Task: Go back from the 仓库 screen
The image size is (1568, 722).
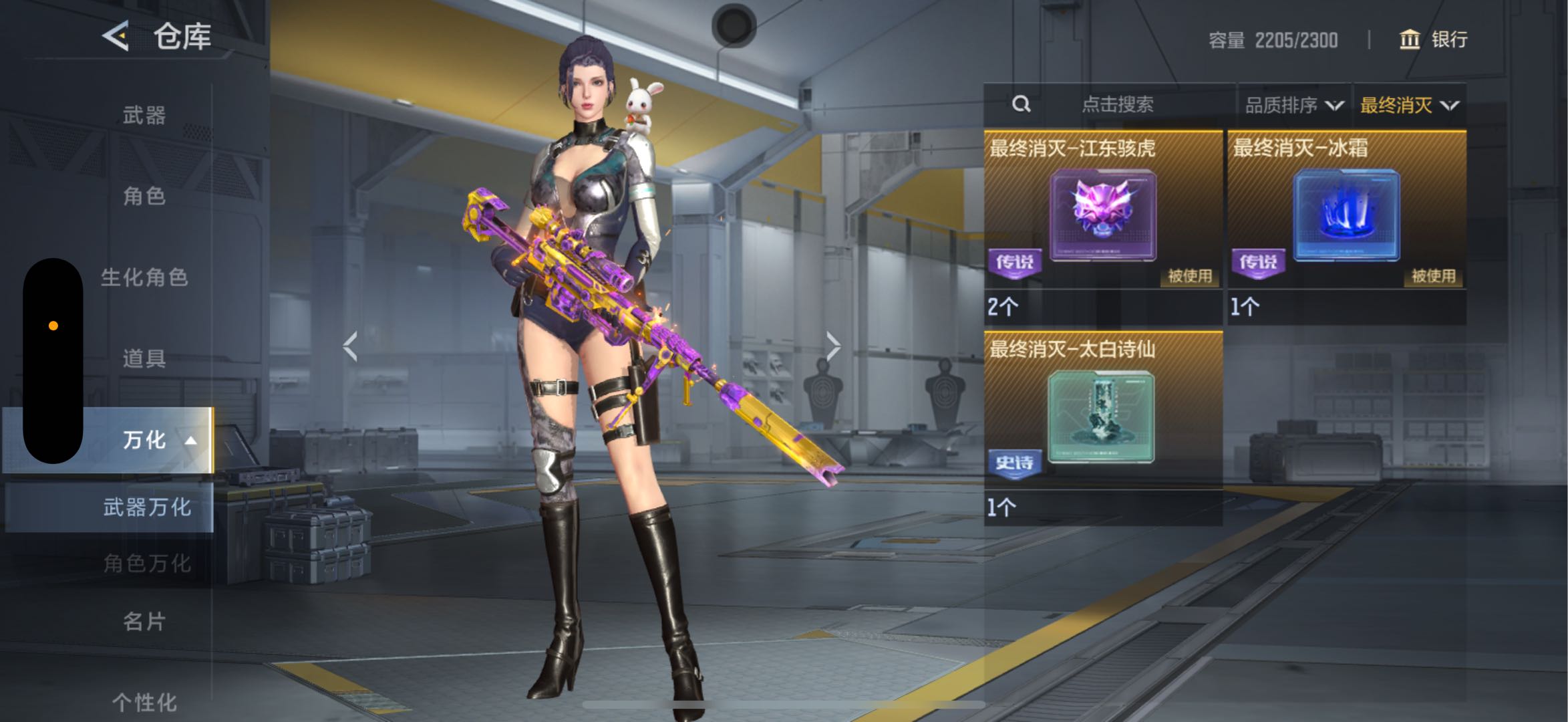Action: [x=116, y=36]
